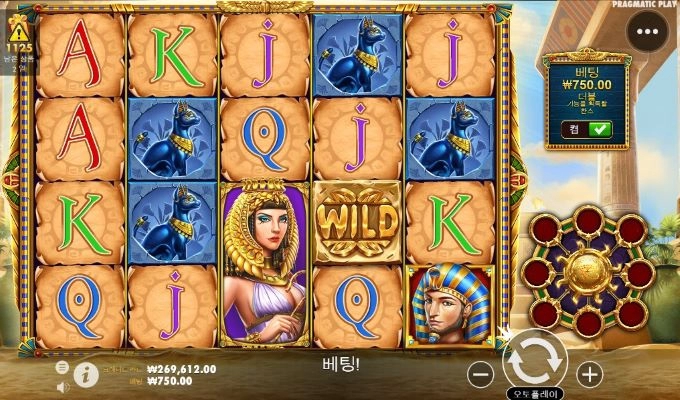Spin the reels with the circular arrows button
The image size is (680, 400).
tap(536, 359)
